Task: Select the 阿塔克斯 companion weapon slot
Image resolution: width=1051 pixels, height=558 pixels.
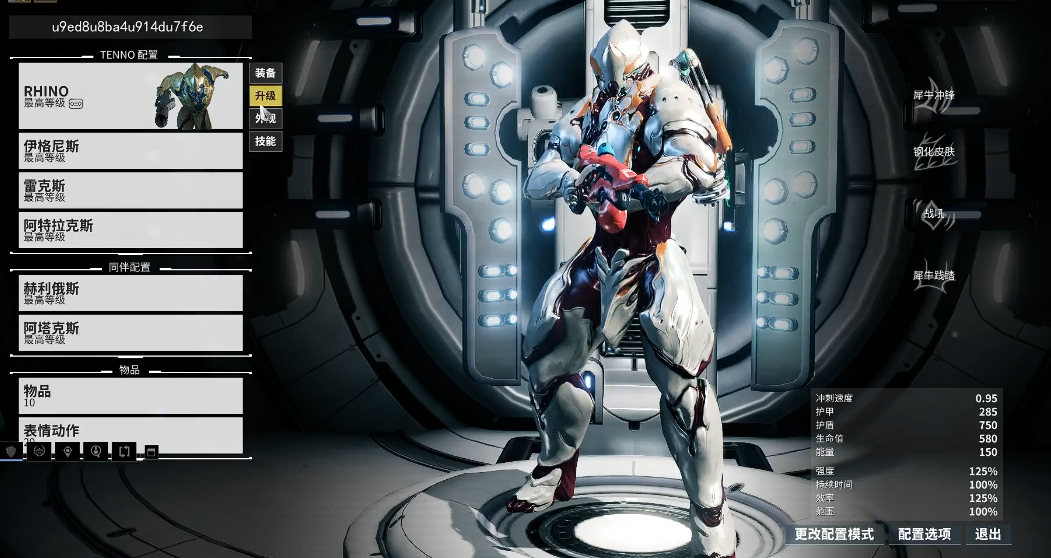Action: 130,333
